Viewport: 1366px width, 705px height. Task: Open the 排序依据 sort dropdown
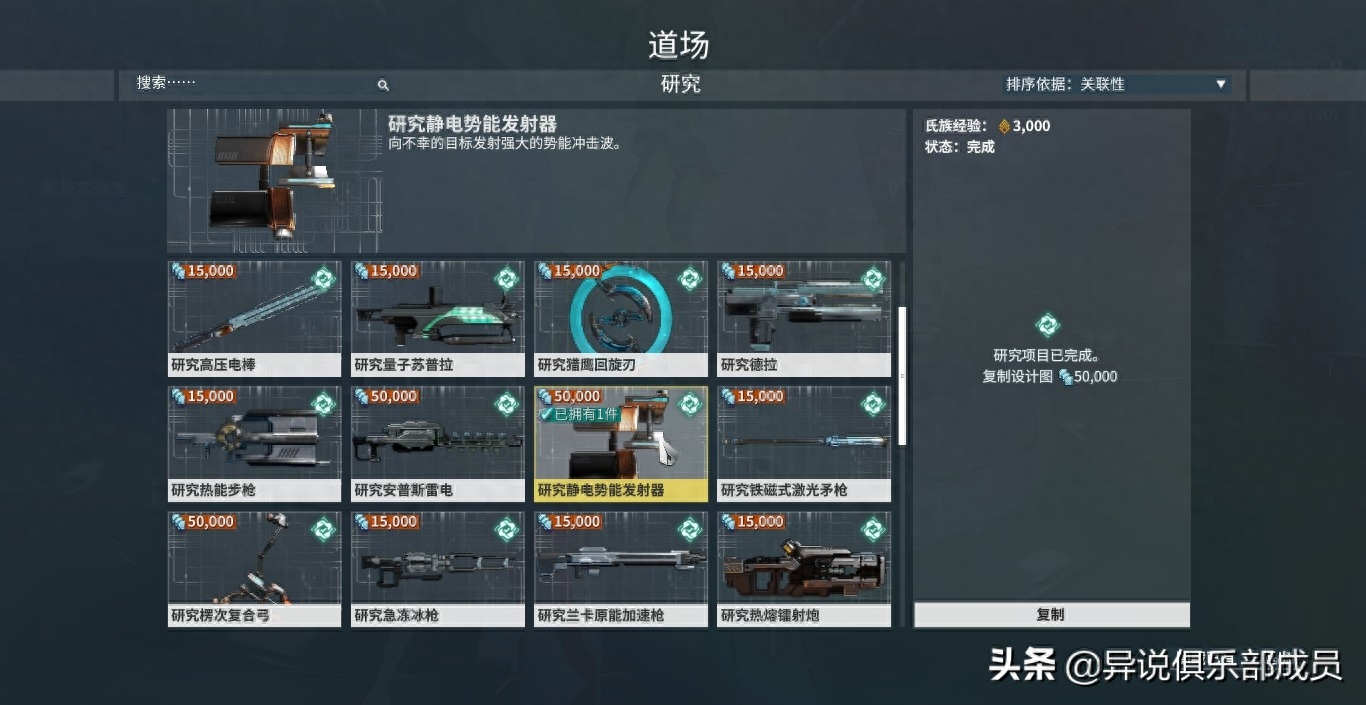click(x=1116, y=84)
